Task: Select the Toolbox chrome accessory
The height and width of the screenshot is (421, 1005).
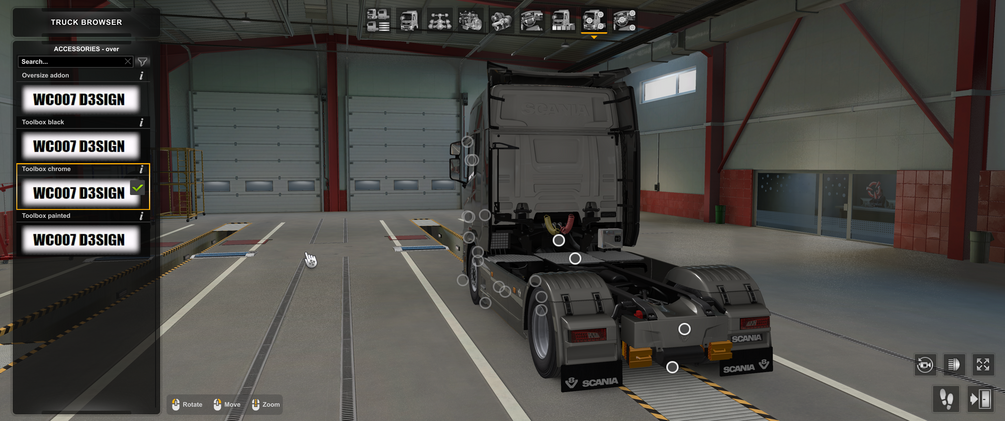Action: (78, 192)
